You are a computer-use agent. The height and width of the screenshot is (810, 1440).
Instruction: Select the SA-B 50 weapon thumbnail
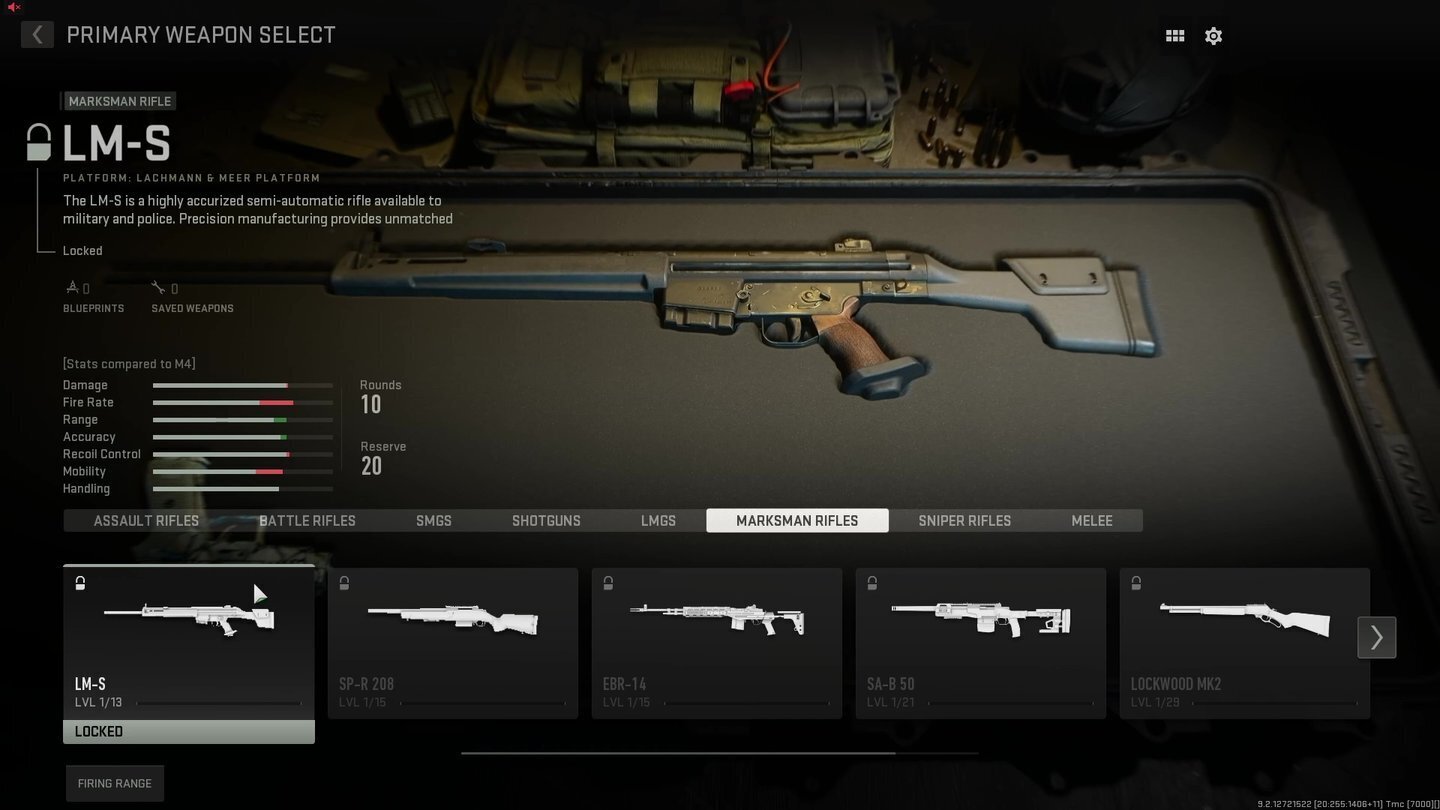[x=980, y=620]
